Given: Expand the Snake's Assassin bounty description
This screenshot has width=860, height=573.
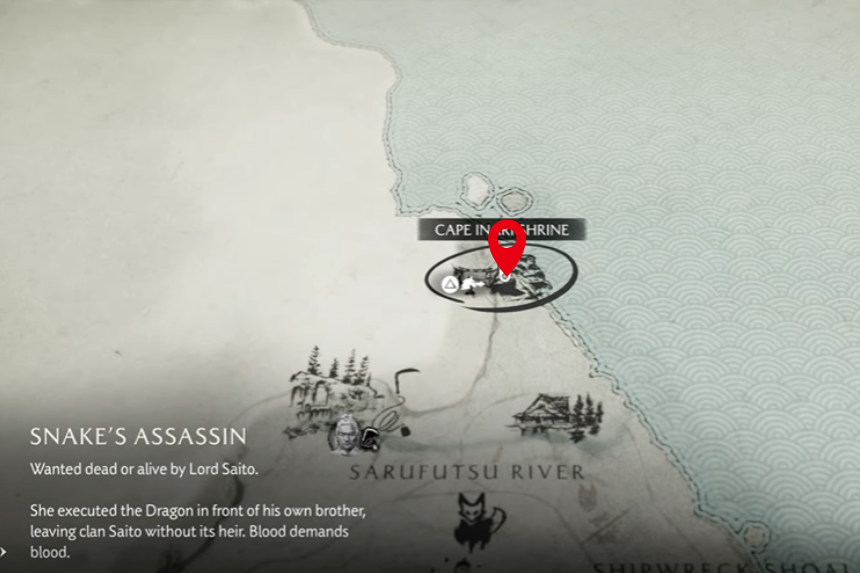Looking at the screenshot, I should tap(5, 550).
